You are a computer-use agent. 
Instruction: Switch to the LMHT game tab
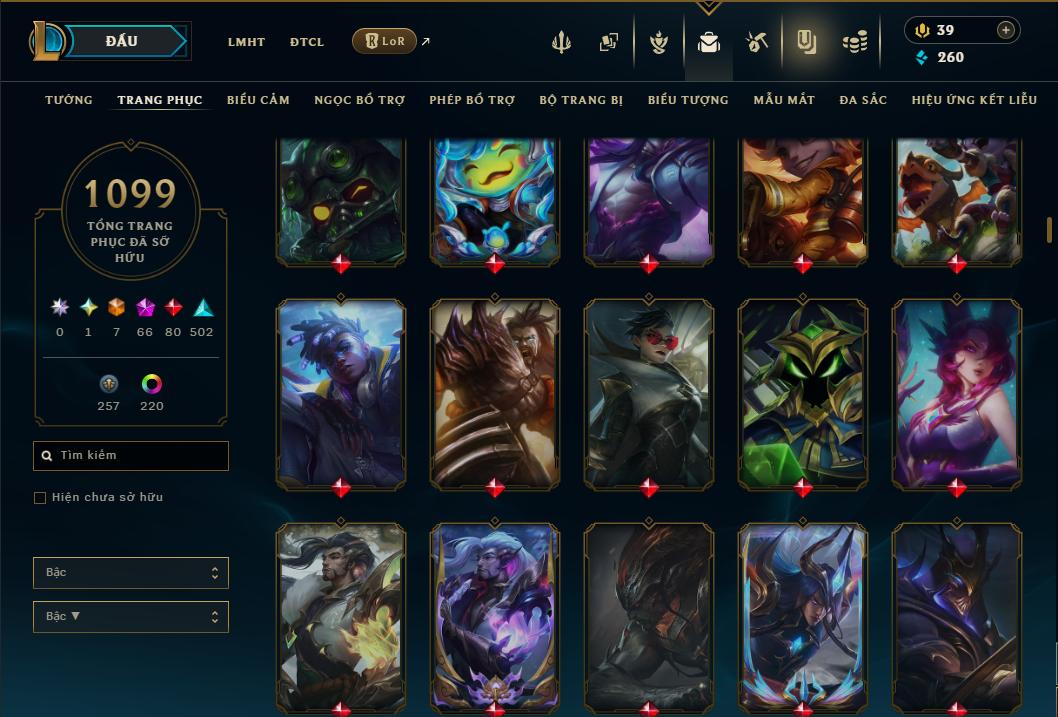click(x=246, y=42)
